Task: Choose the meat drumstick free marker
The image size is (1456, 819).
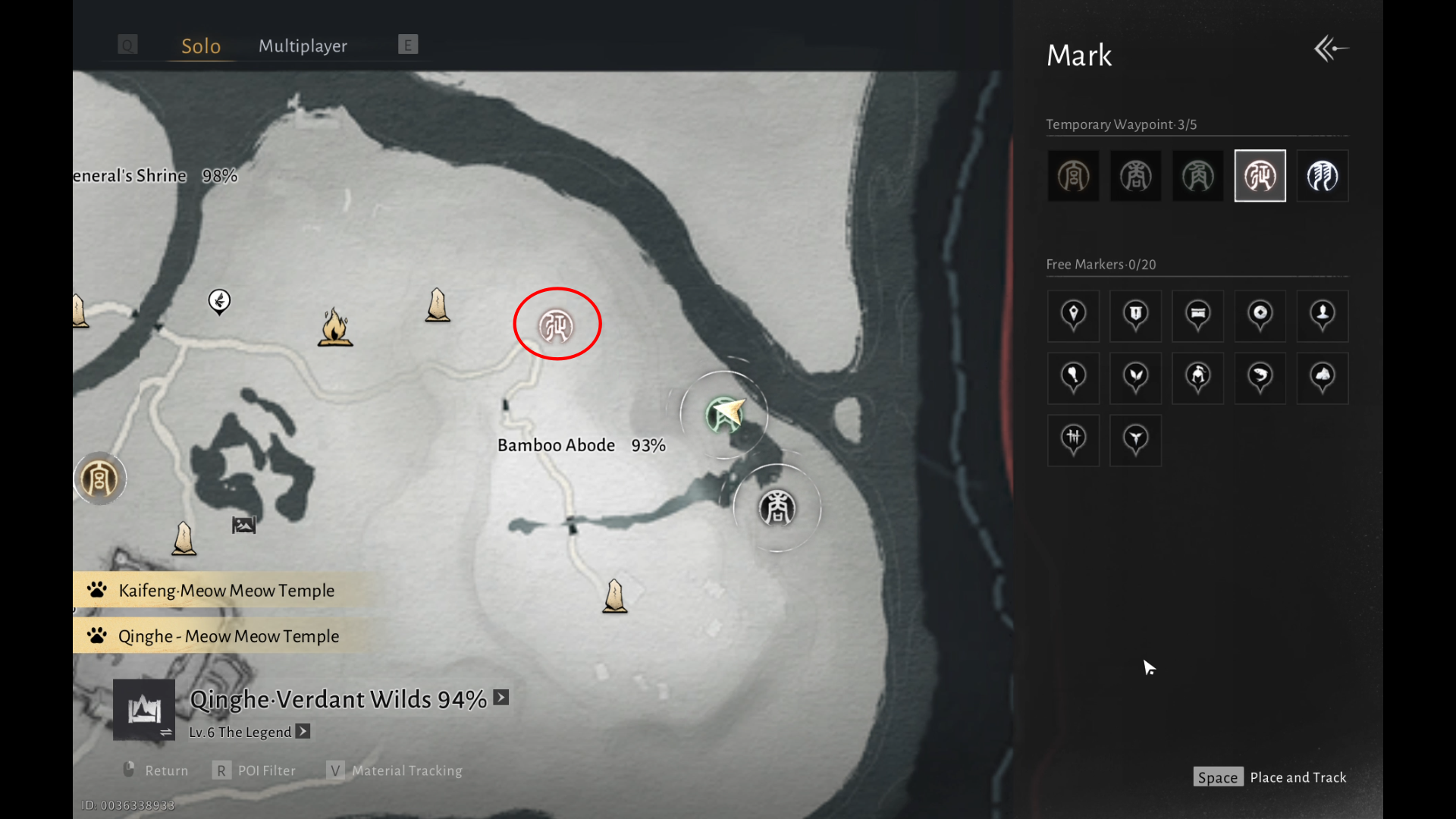Action: point(1073,377)
